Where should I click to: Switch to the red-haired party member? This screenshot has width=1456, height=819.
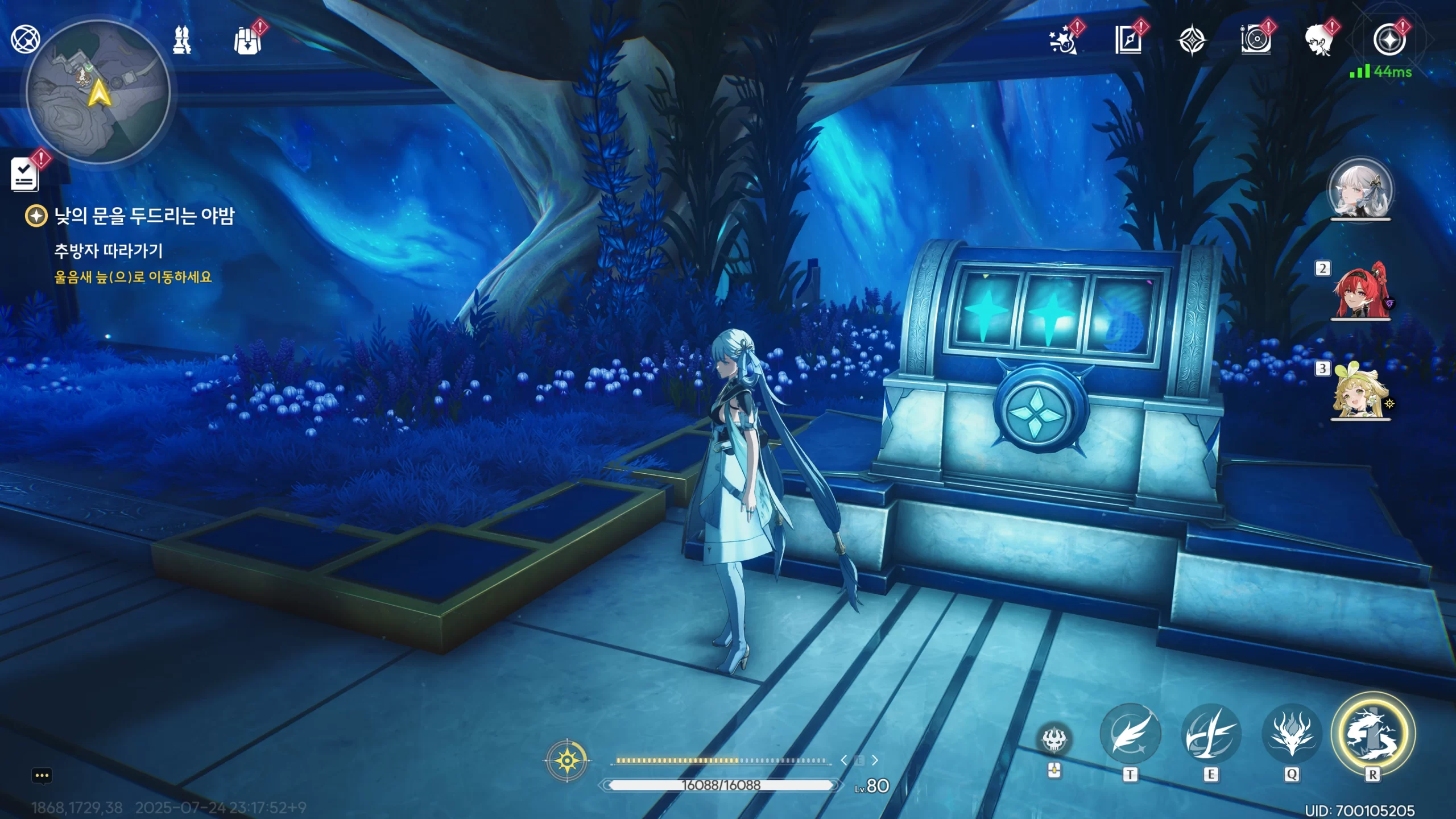(x=1360, y=291)
